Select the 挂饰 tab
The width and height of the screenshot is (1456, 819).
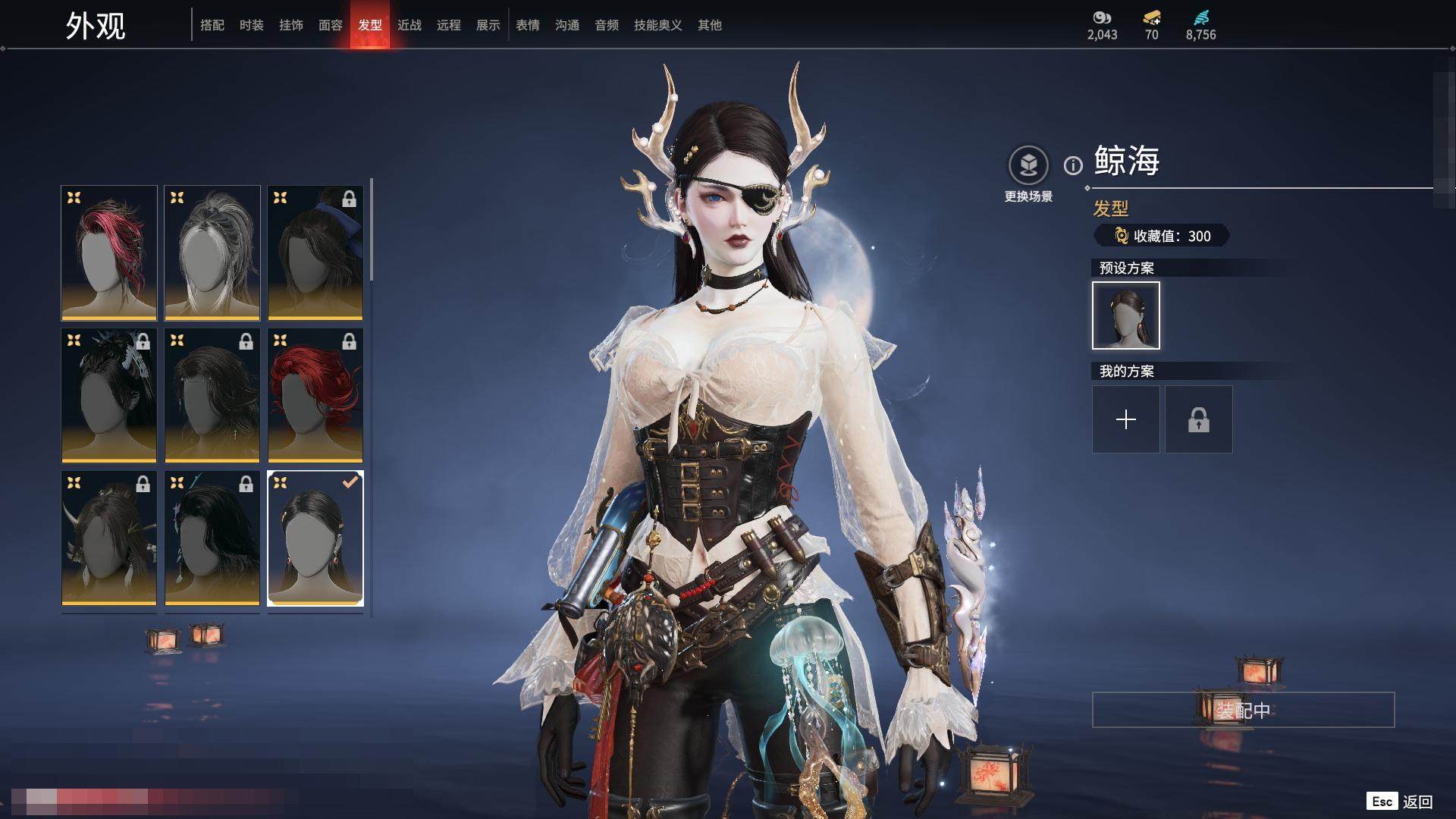(x=291, y=25)
